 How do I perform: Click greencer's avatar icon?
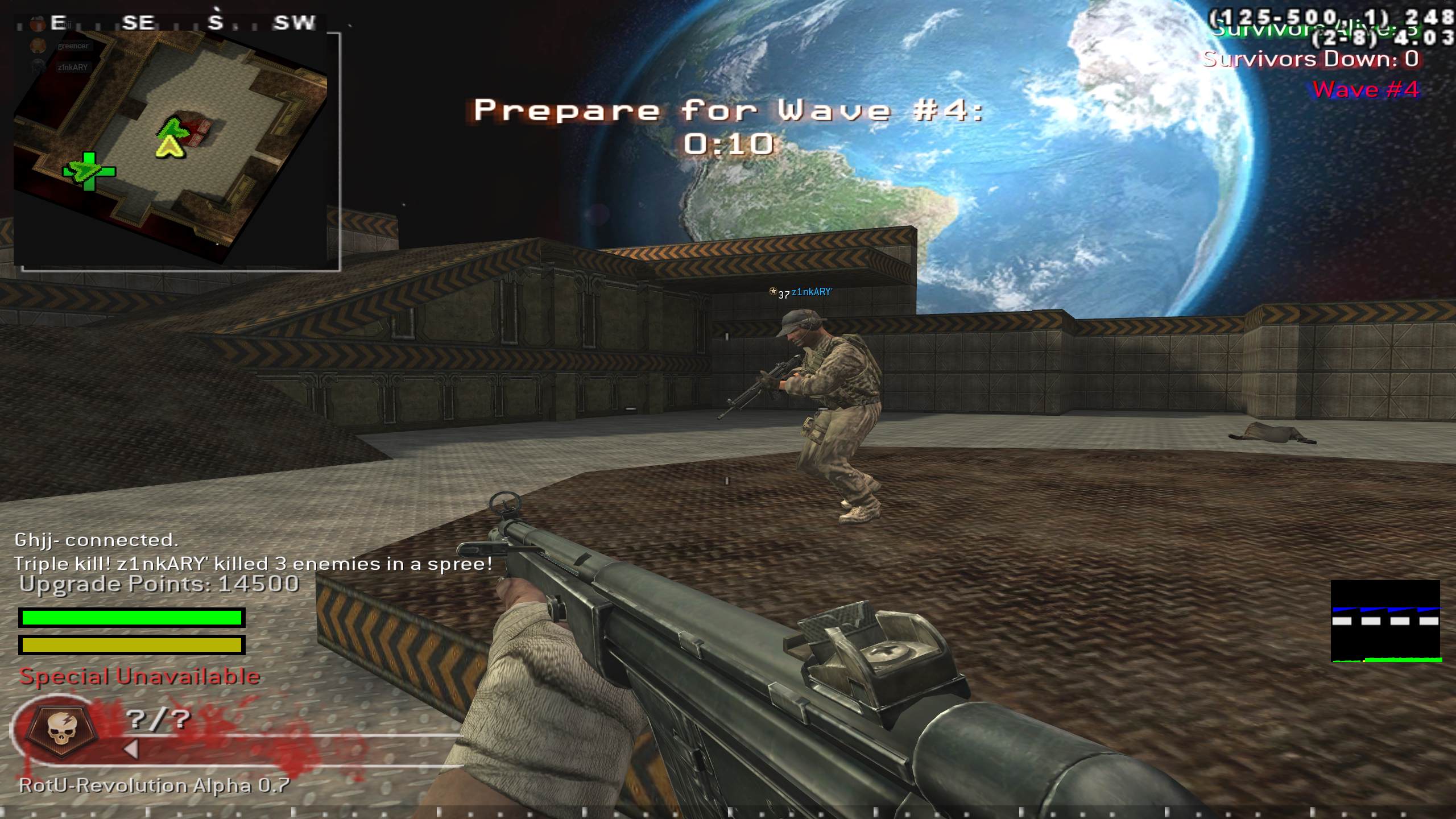point(38,45)
